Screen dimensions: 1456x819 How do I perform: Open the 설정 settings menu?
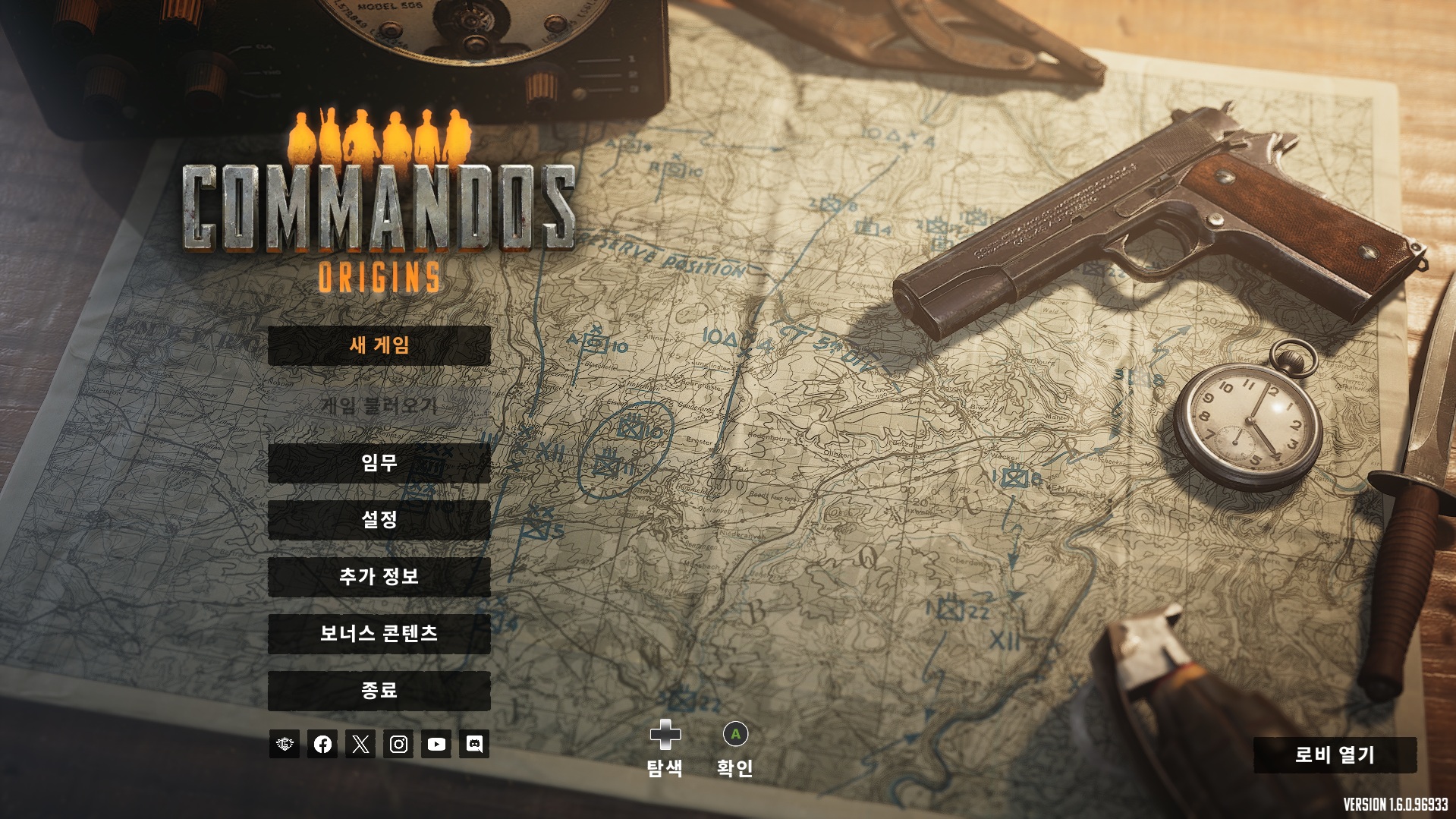(379, 519)
